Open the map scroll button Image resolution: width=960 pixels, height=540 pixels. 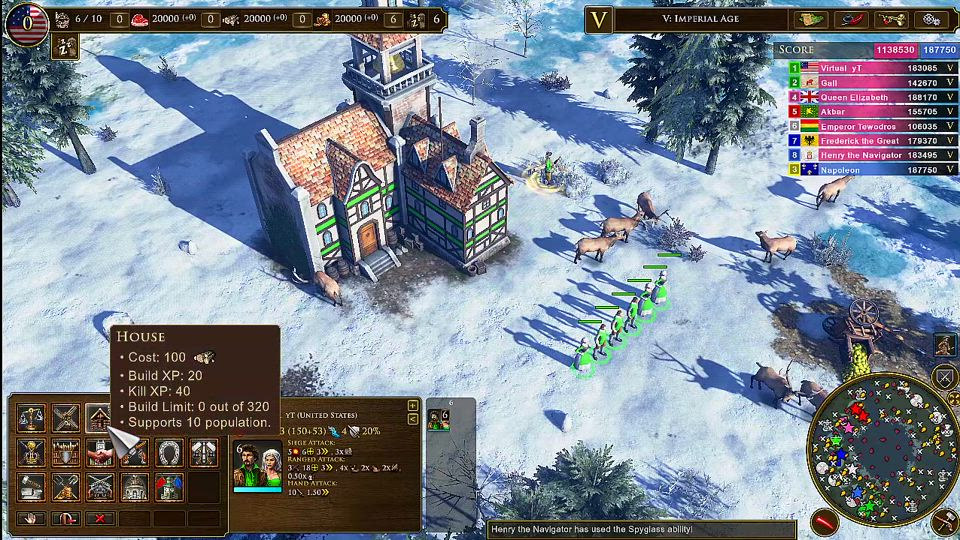(811, 19)
